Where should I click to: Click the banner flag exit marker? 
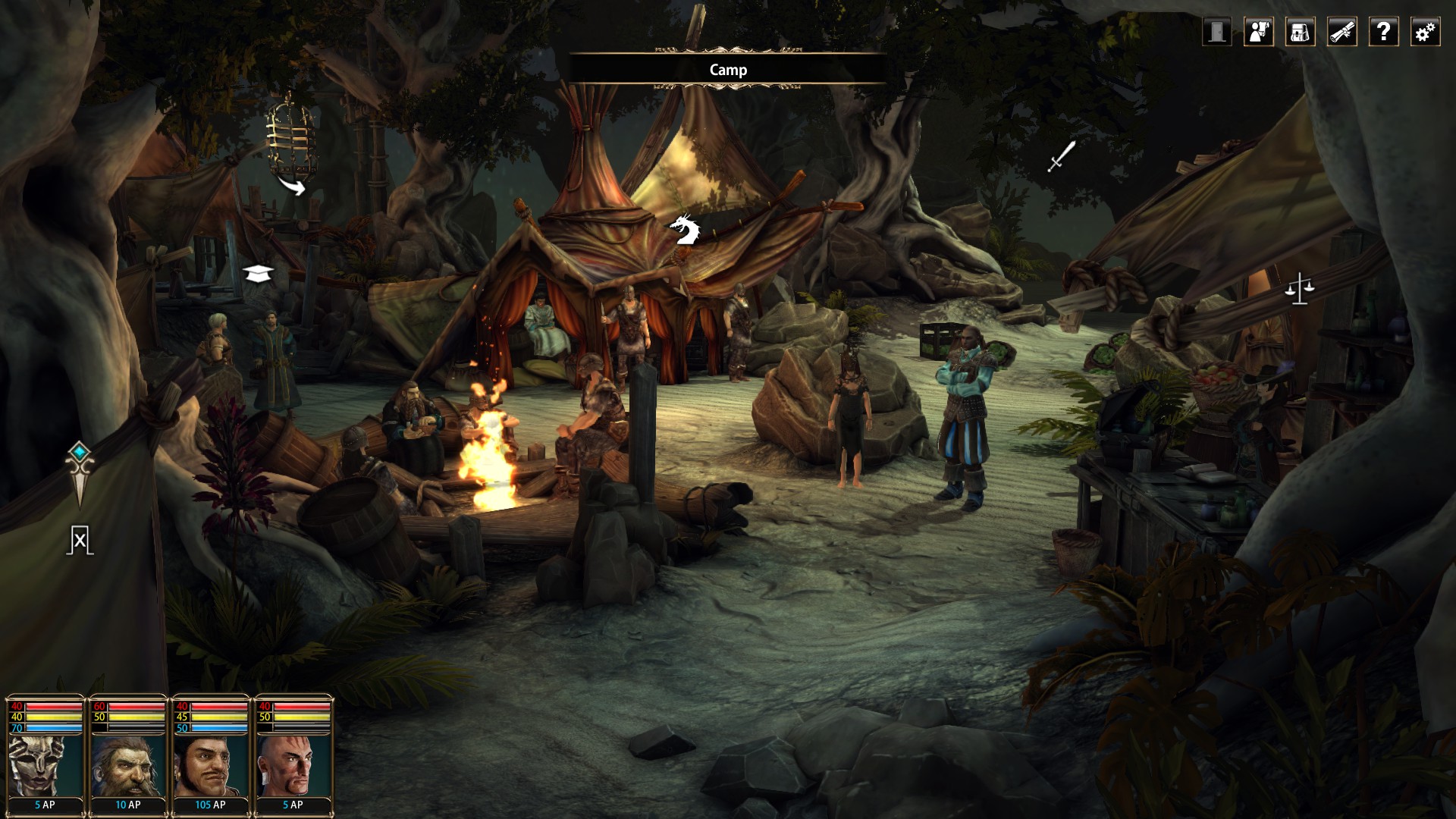point(80,540)
